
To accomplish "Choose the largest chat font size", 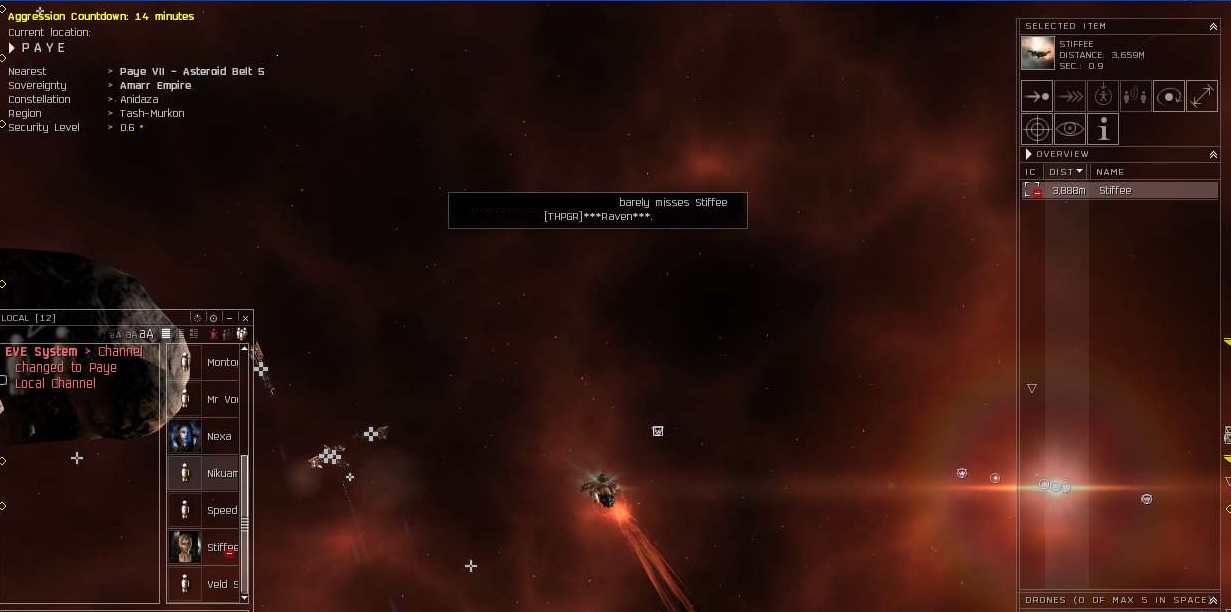I will click(x=146, y=334).
